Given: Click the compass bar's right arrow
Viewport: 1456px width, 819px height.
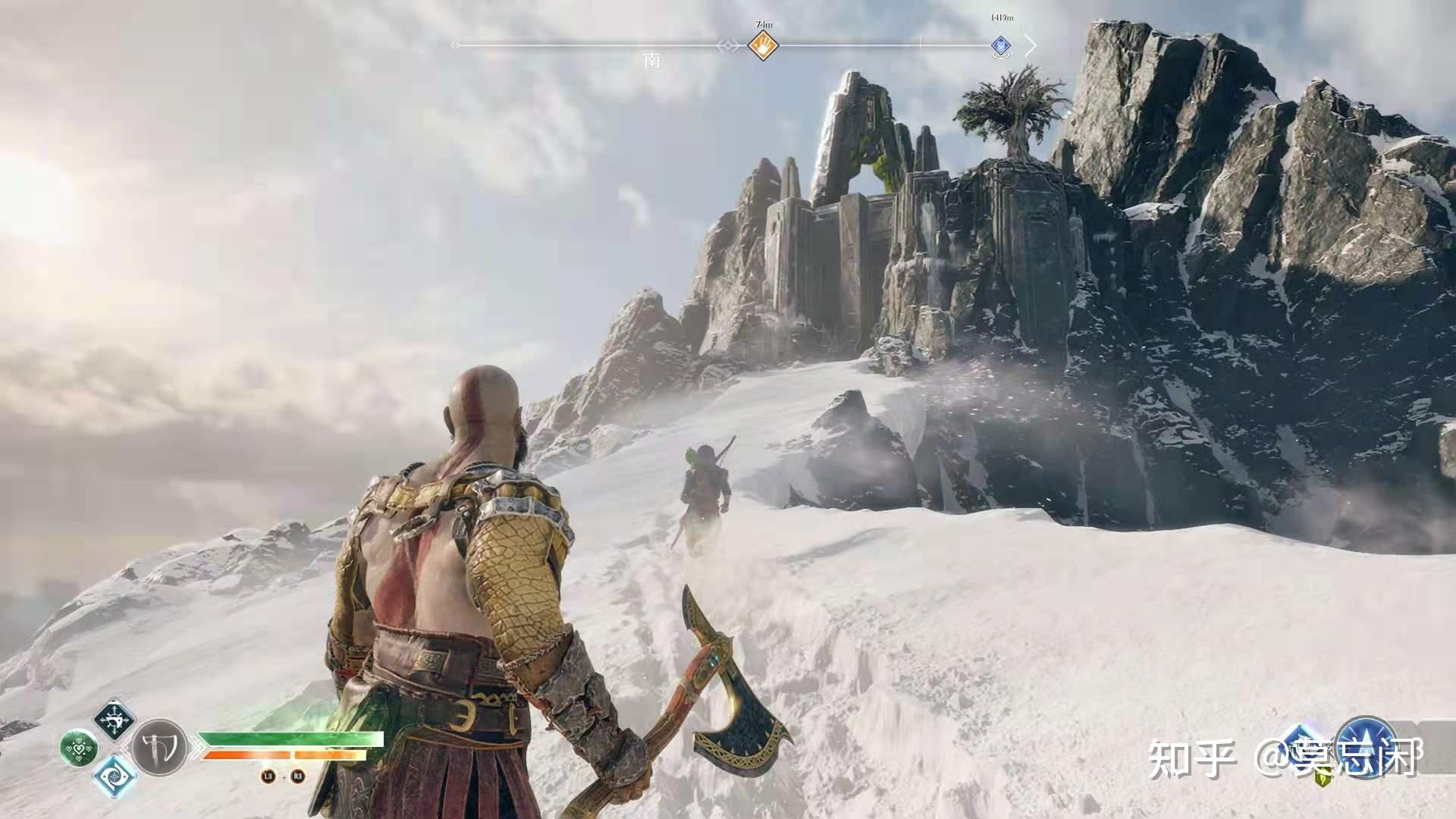Looking at the screenshot, I should pos(1031,45).
